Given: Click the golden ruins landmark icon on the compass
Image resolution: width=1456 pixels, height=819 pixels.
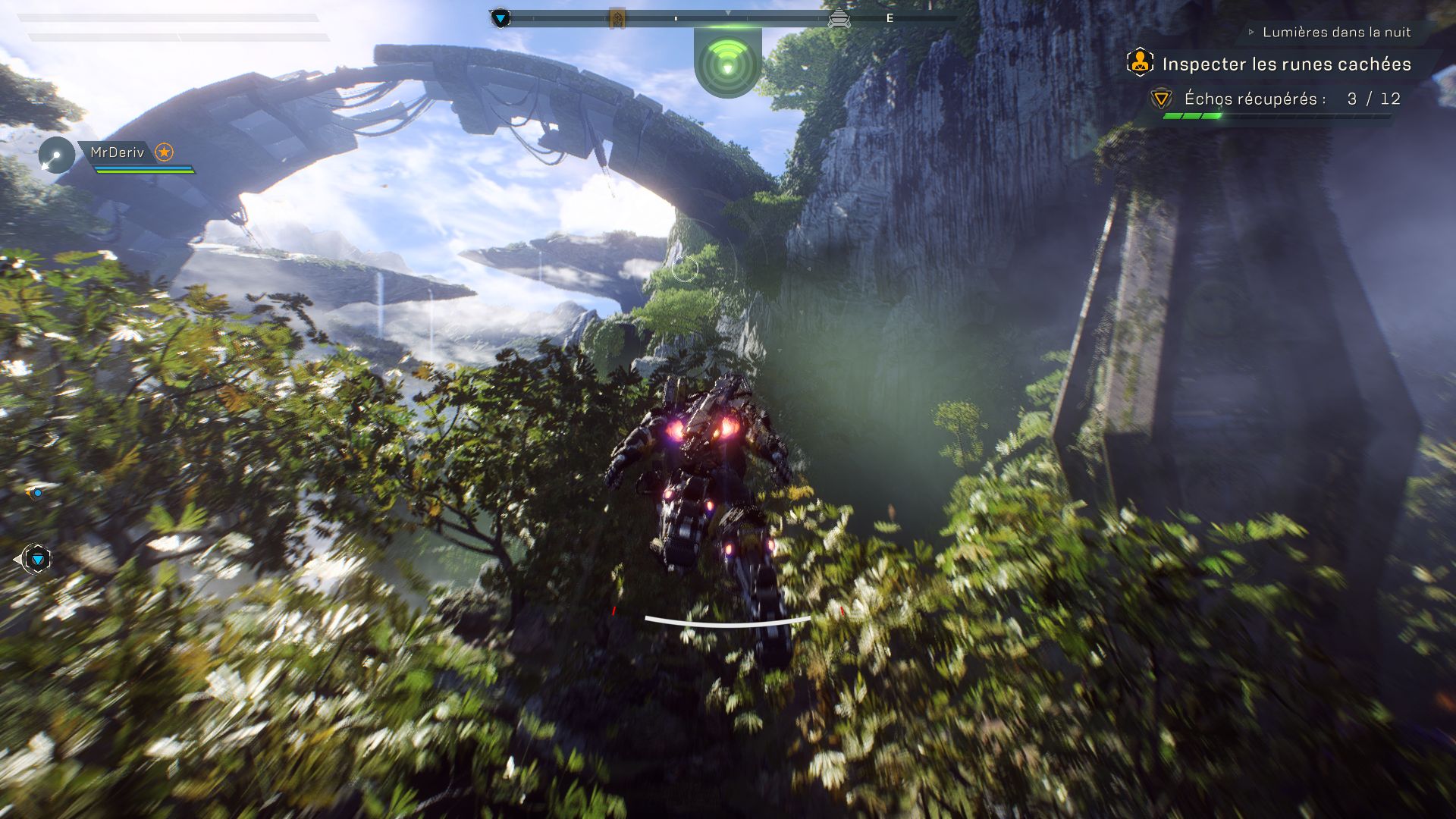Looking at the screenshot, I should tap(619, 17).
